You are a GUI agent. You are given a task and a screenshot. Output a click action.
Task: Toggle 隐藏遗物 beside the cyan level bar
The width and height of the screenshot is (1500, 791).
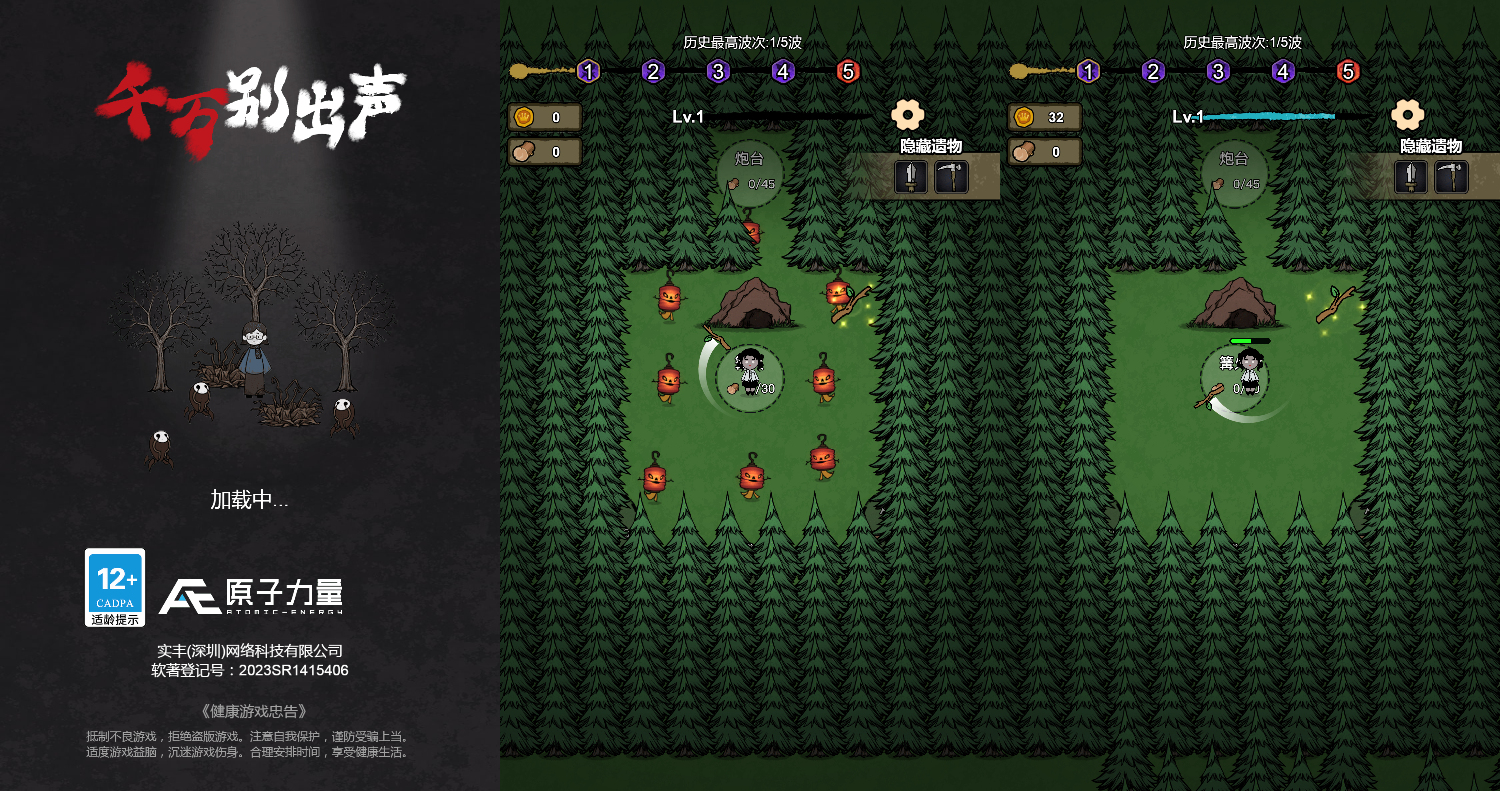click(1431, 146)
